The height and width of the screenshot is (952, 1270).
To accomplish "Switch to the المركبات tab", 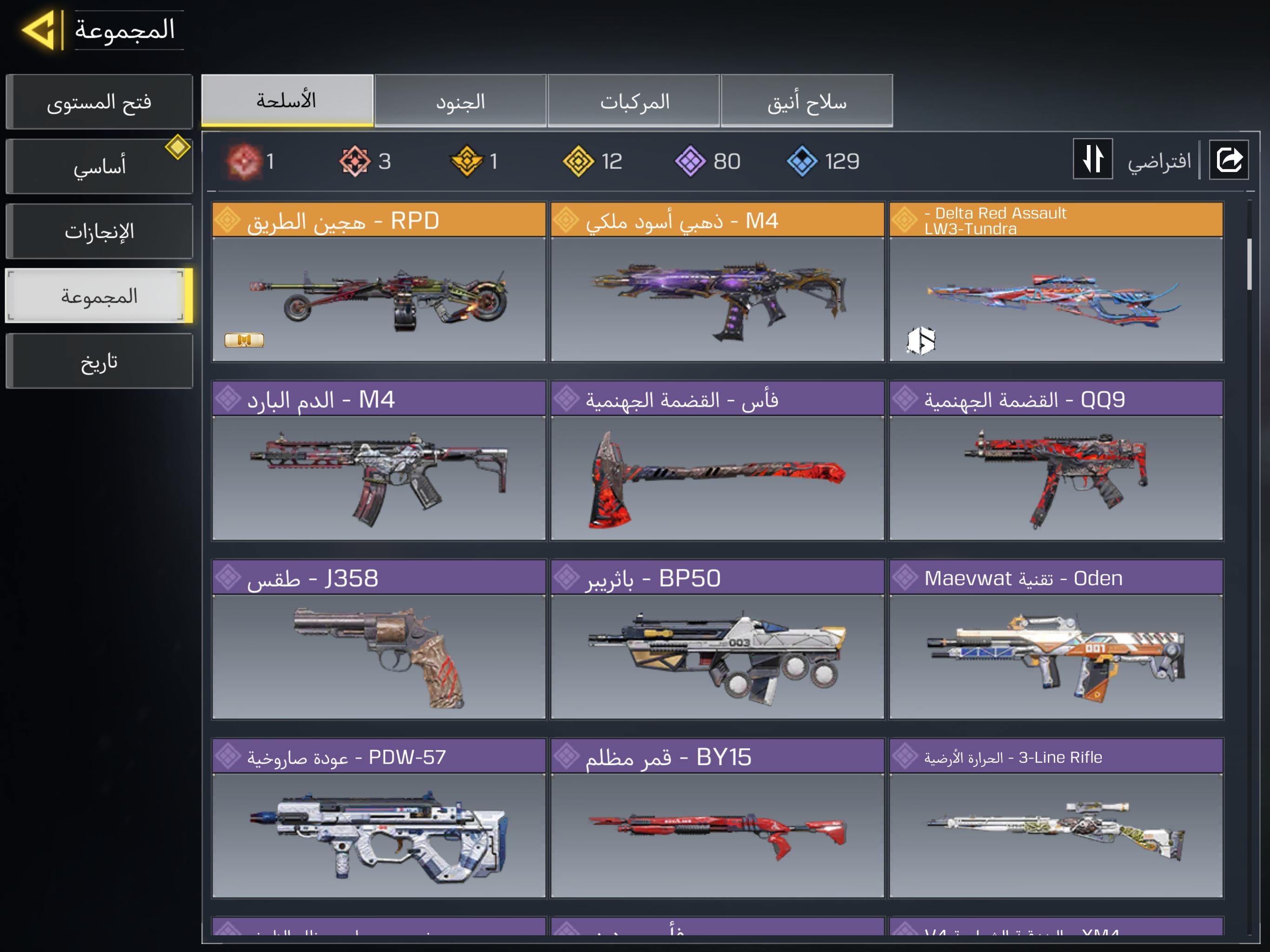I will click(x=634, y=102).
